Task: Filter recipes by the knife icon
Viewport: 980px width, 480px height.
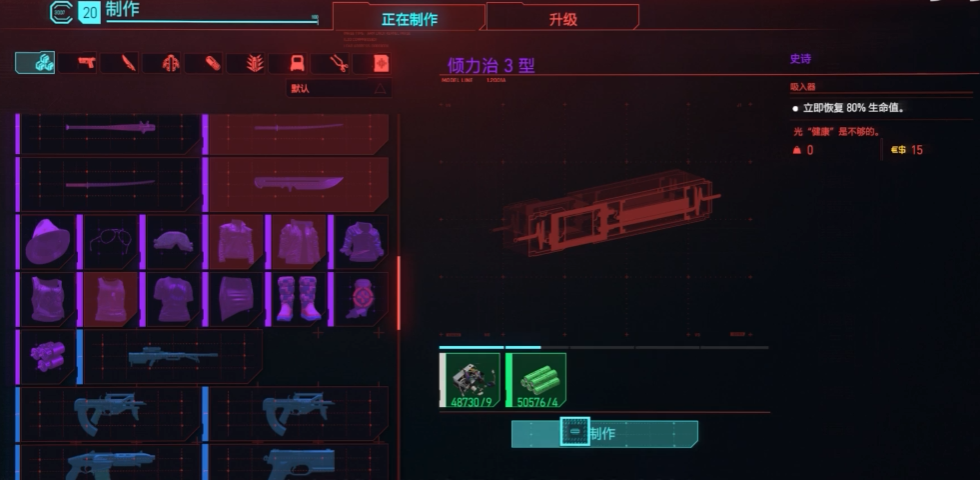Action: tap(128, 63)
